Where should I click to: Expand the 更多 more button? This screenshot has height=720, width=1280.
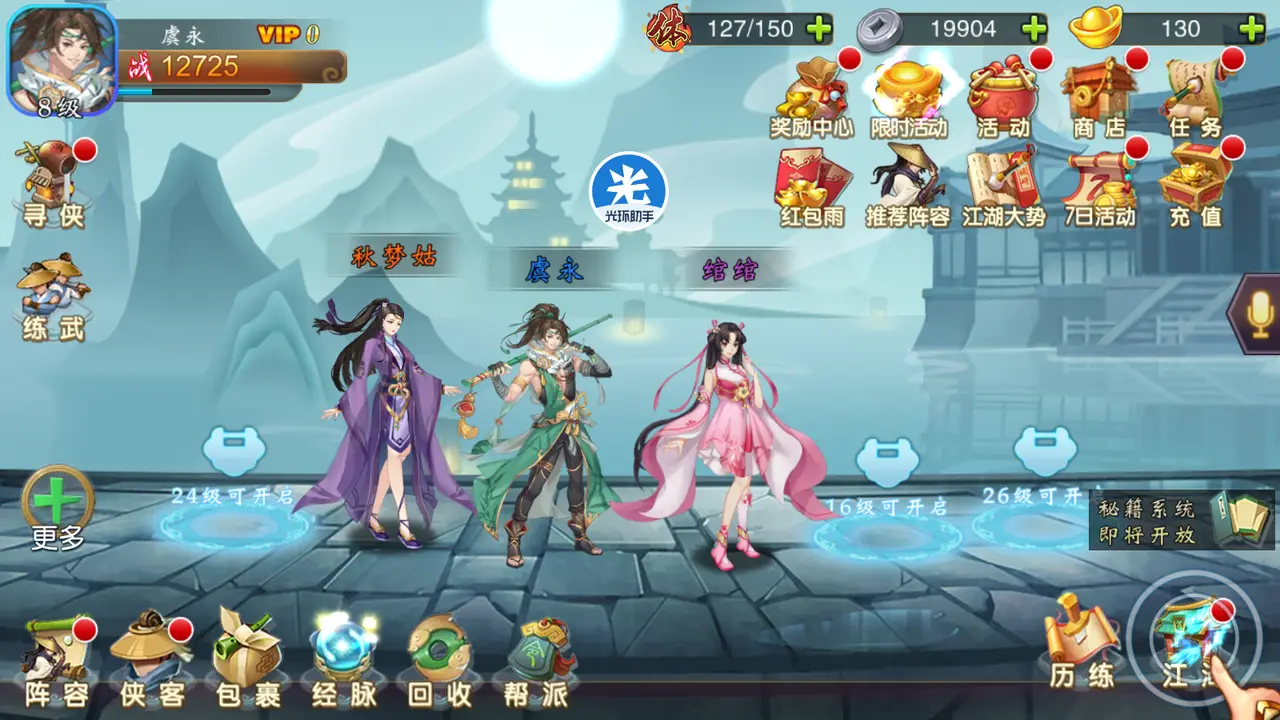(57, 505)
